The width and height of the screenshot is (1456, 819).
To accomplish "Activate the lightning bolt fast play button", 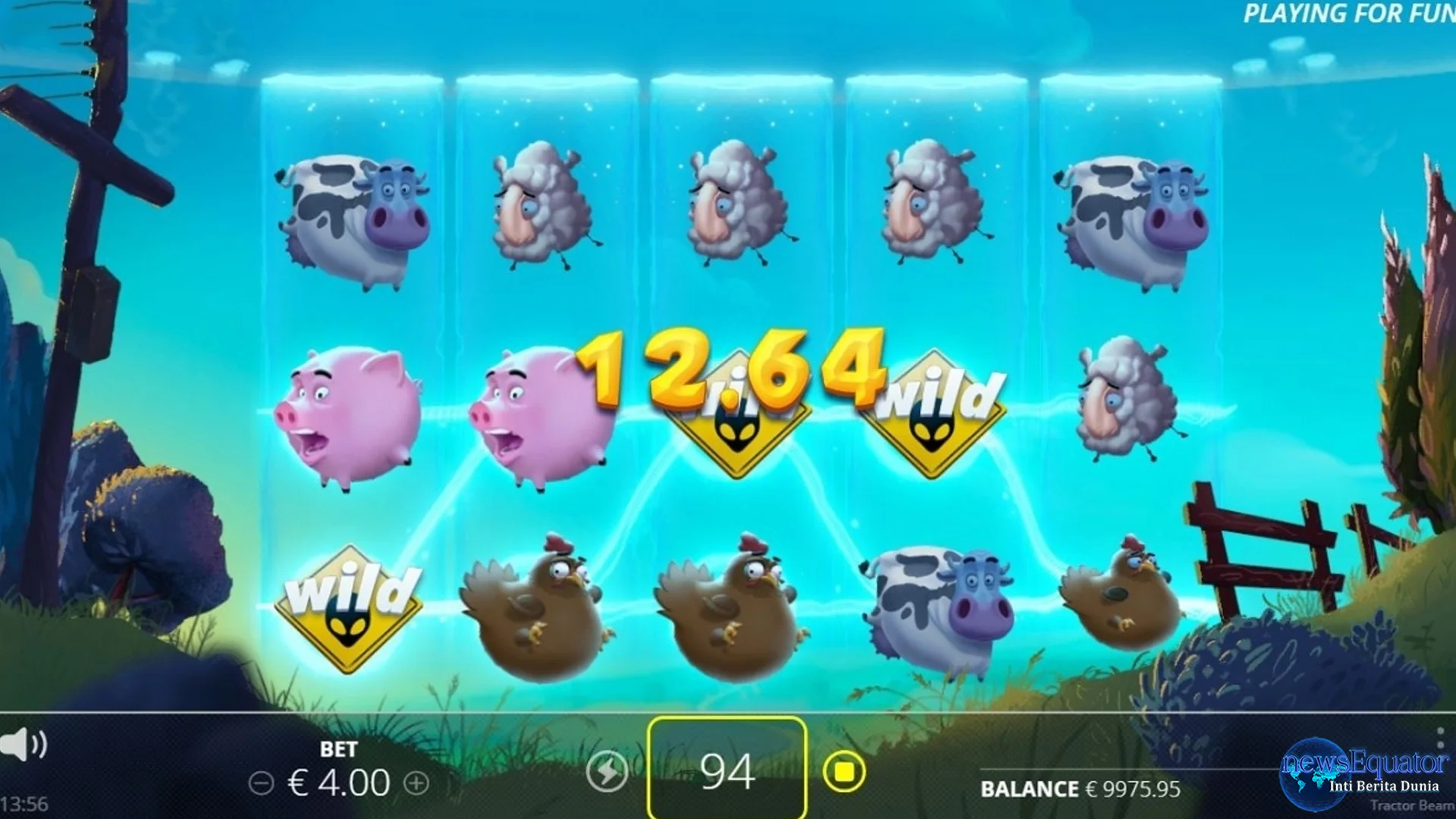I will tap(607, 772).
